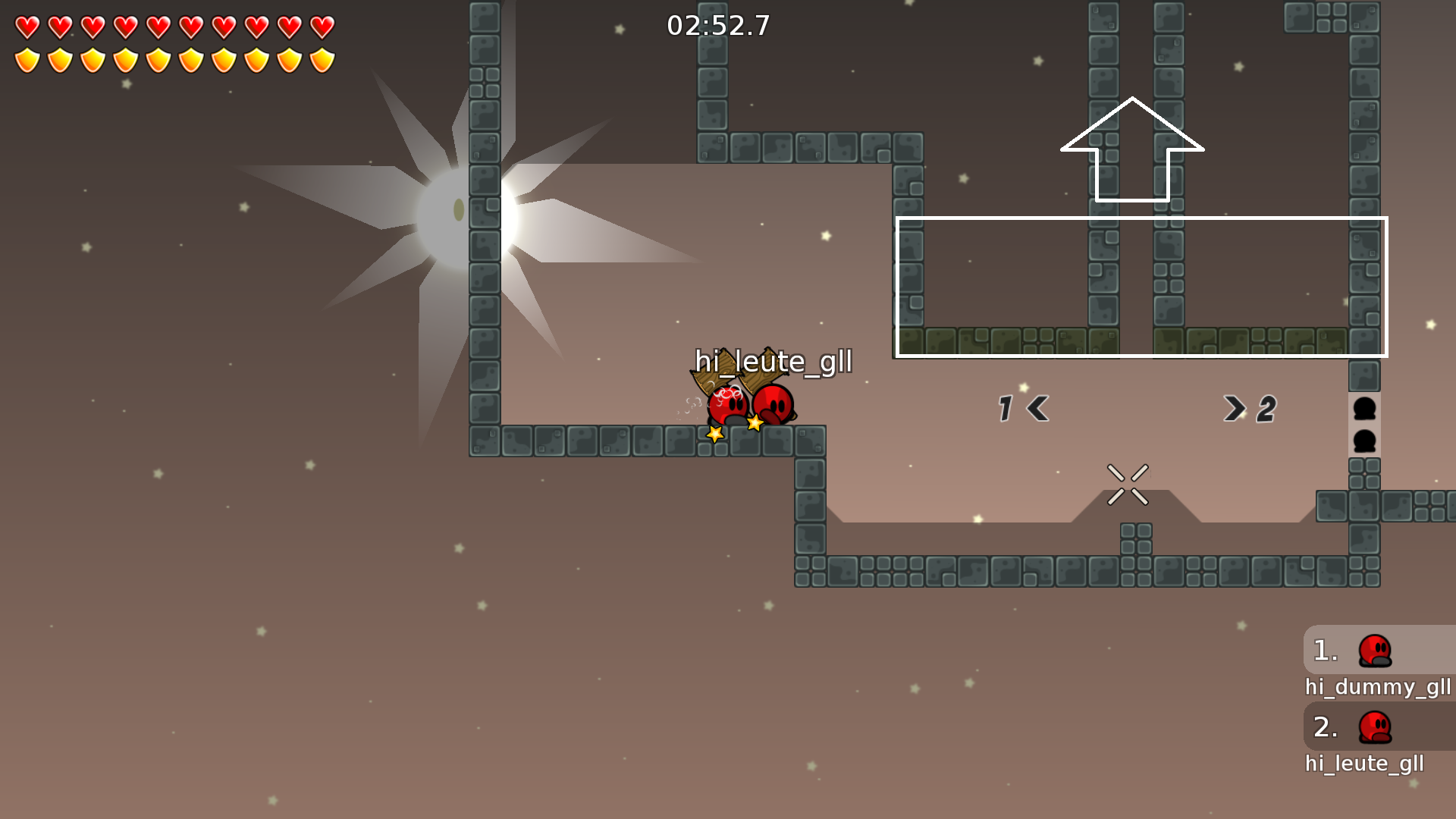Select the last heart in the health row
1456x819 pixels.
[x=322, y=25]
